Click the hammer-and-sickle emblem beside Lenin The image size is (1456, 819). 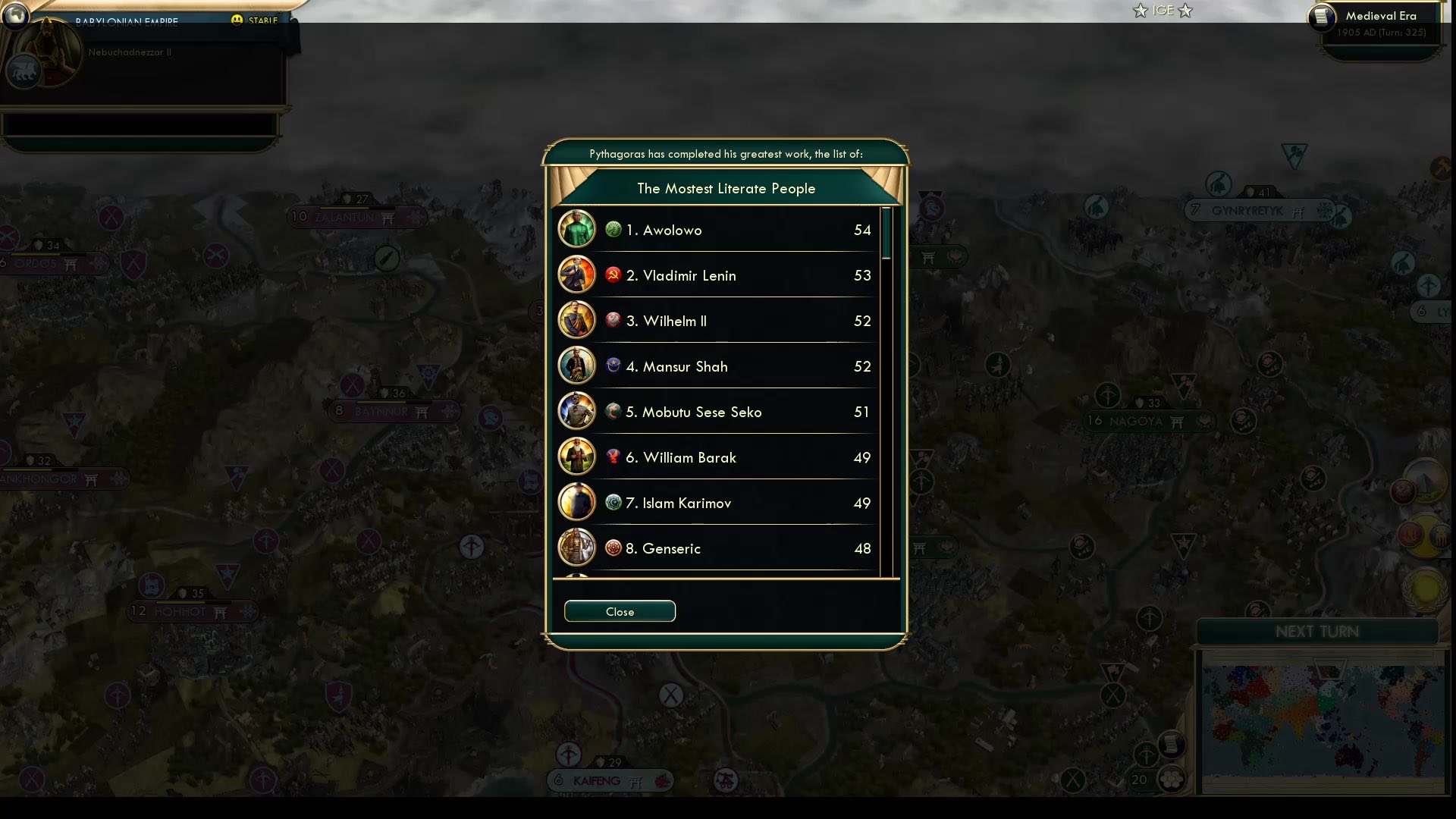(613, 275)
